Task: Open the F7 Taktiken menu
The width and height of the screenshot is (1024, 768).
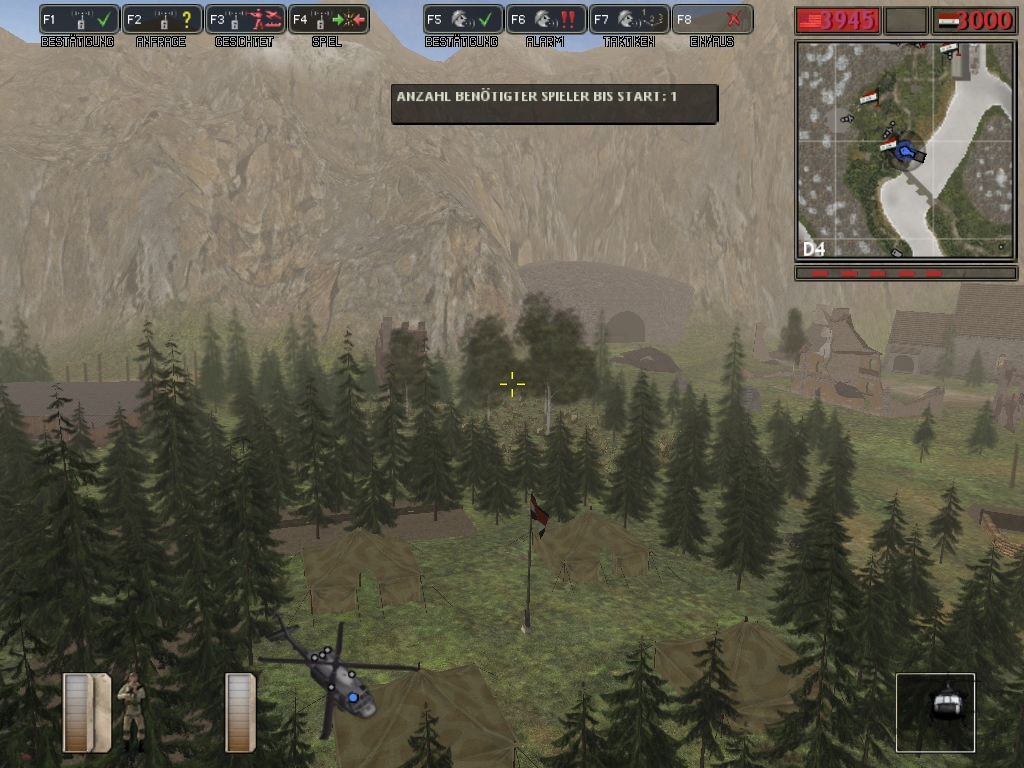Action: (629, 19)
